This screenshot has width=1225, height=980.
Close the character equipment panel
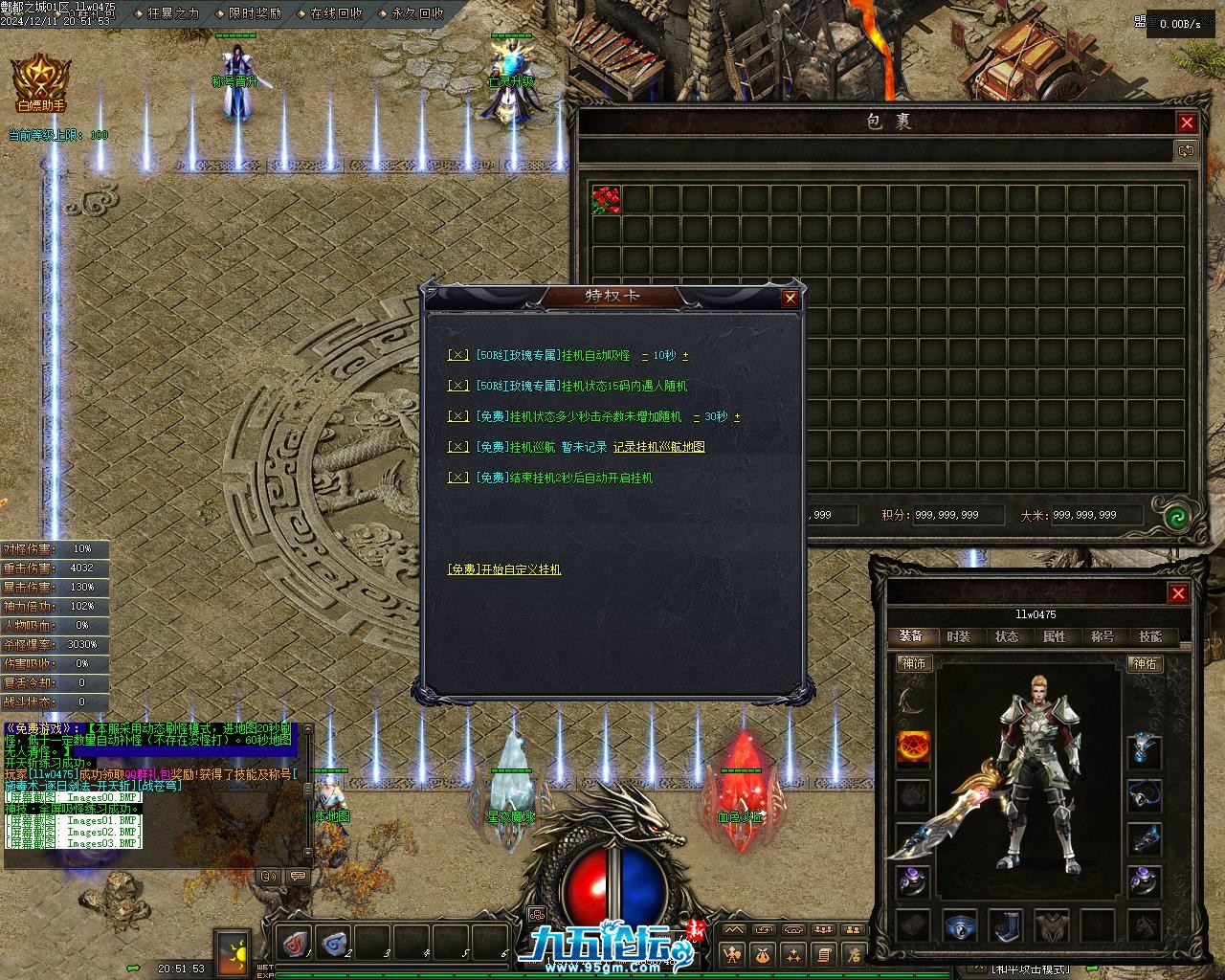pos(1178,593)
